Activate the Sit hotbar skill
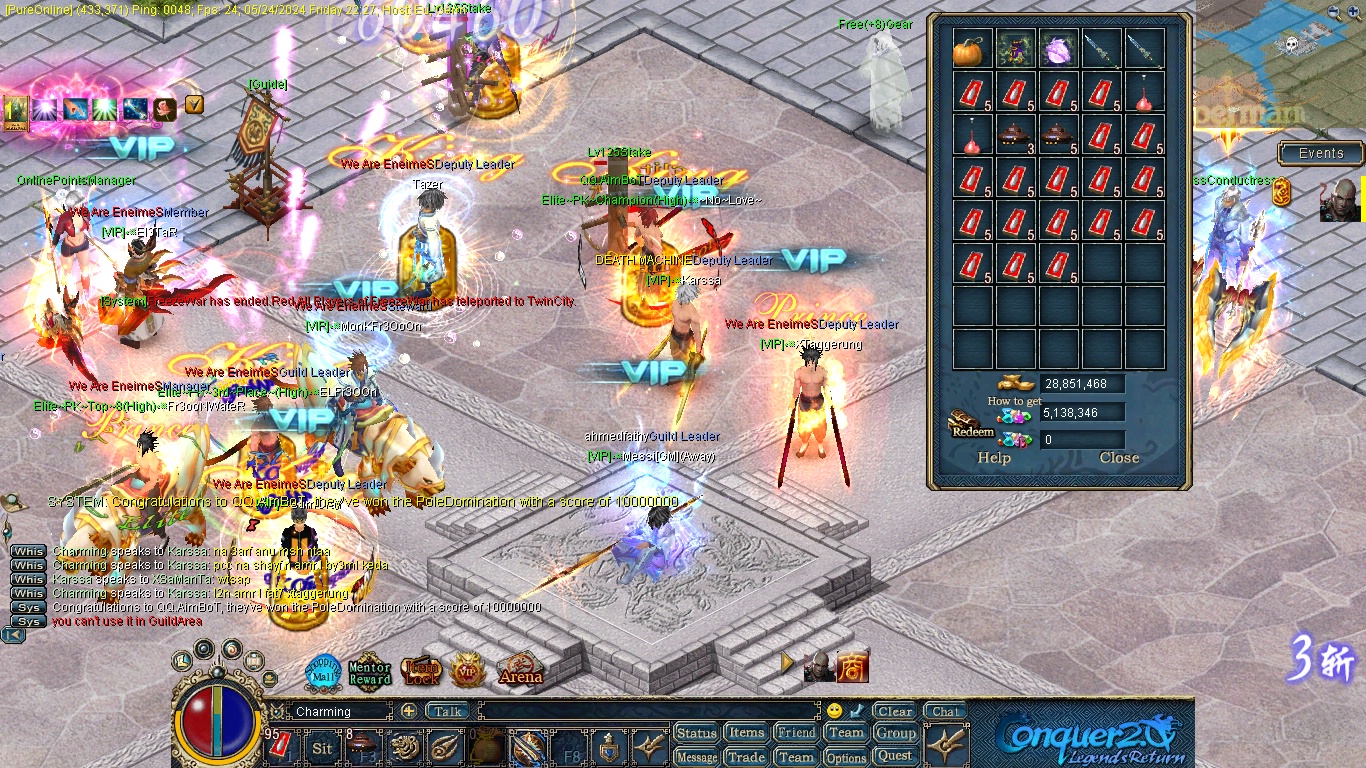The image size is (1366, 768). [322, 748]
